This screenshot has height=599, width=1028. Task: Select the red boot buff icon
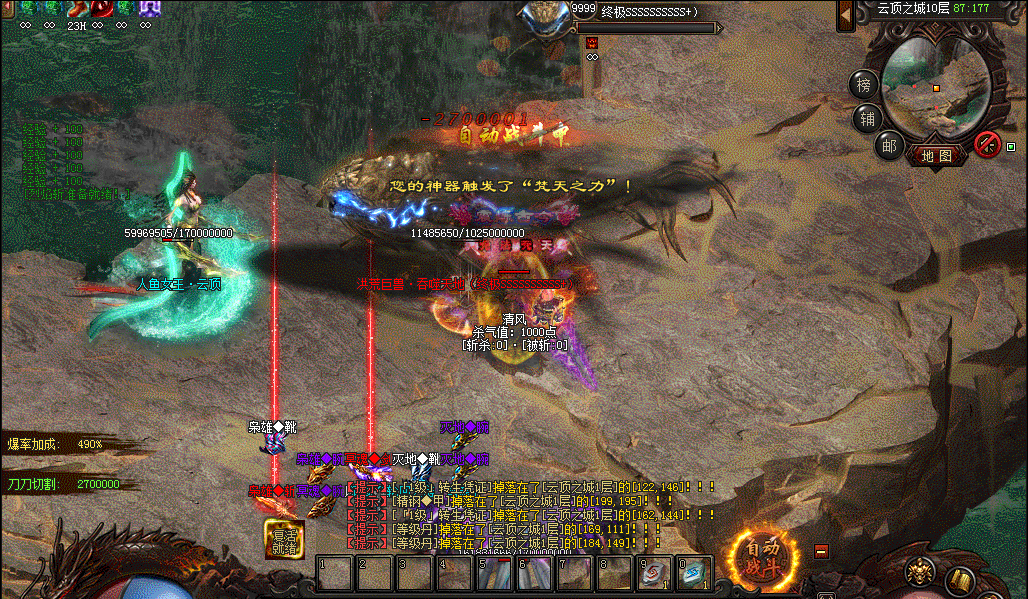(78, 8)
